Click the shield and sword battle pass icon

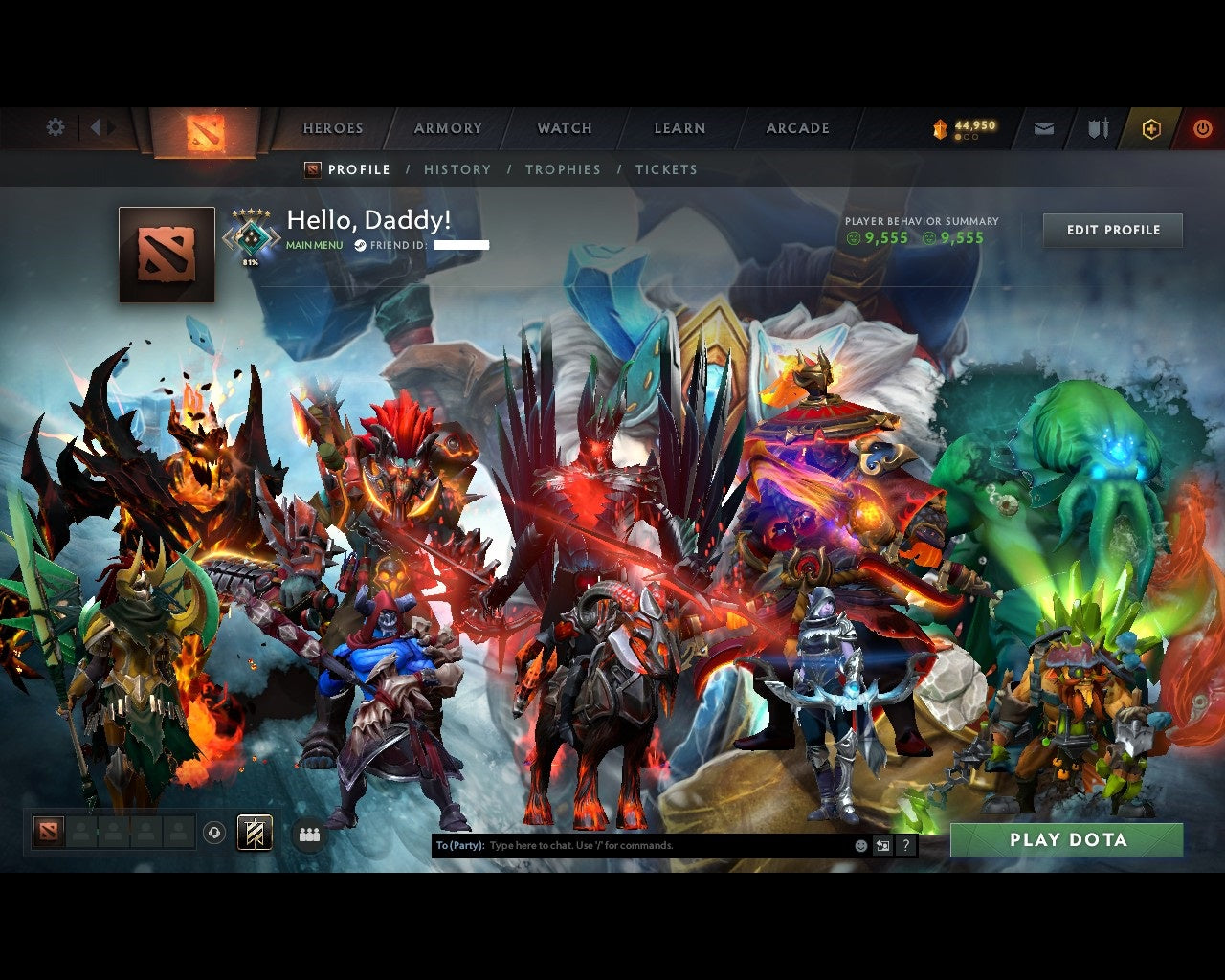[1097, 128]
